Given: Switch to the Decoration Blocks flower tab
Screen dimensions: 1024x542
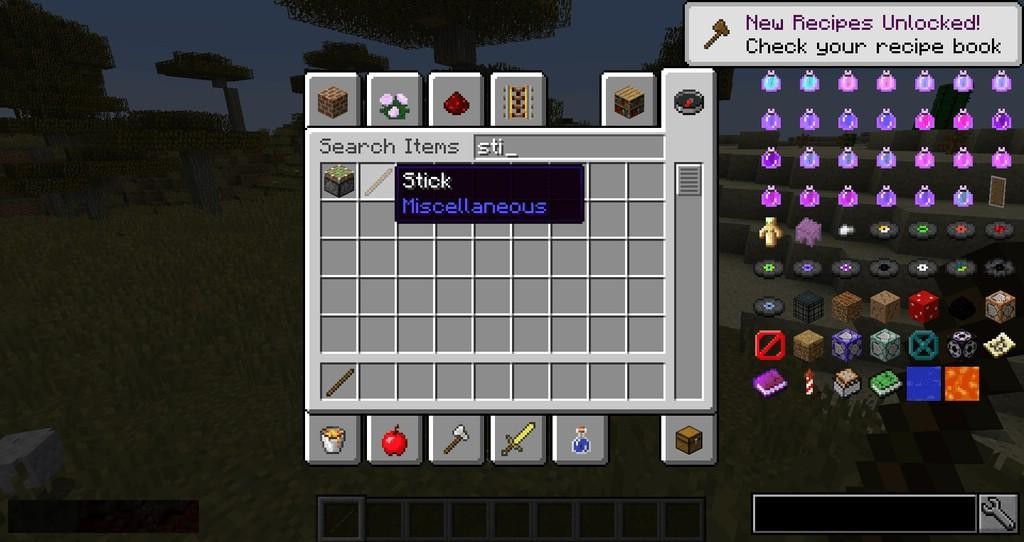Looking at the screenshot, I should coord(394,101).
